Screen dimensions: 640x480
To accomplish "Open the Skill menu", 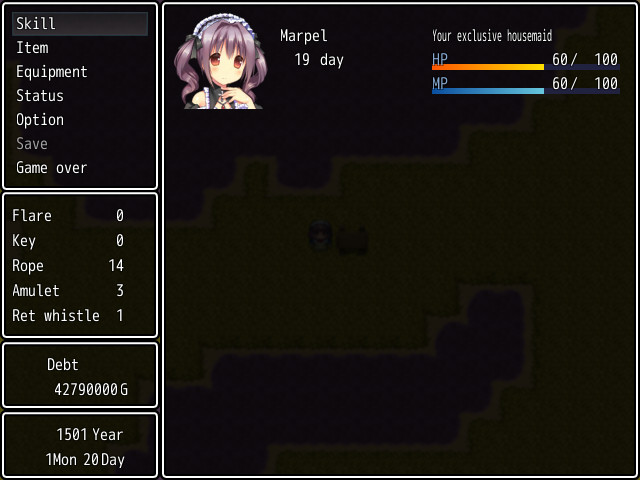I will coord(36,24).
